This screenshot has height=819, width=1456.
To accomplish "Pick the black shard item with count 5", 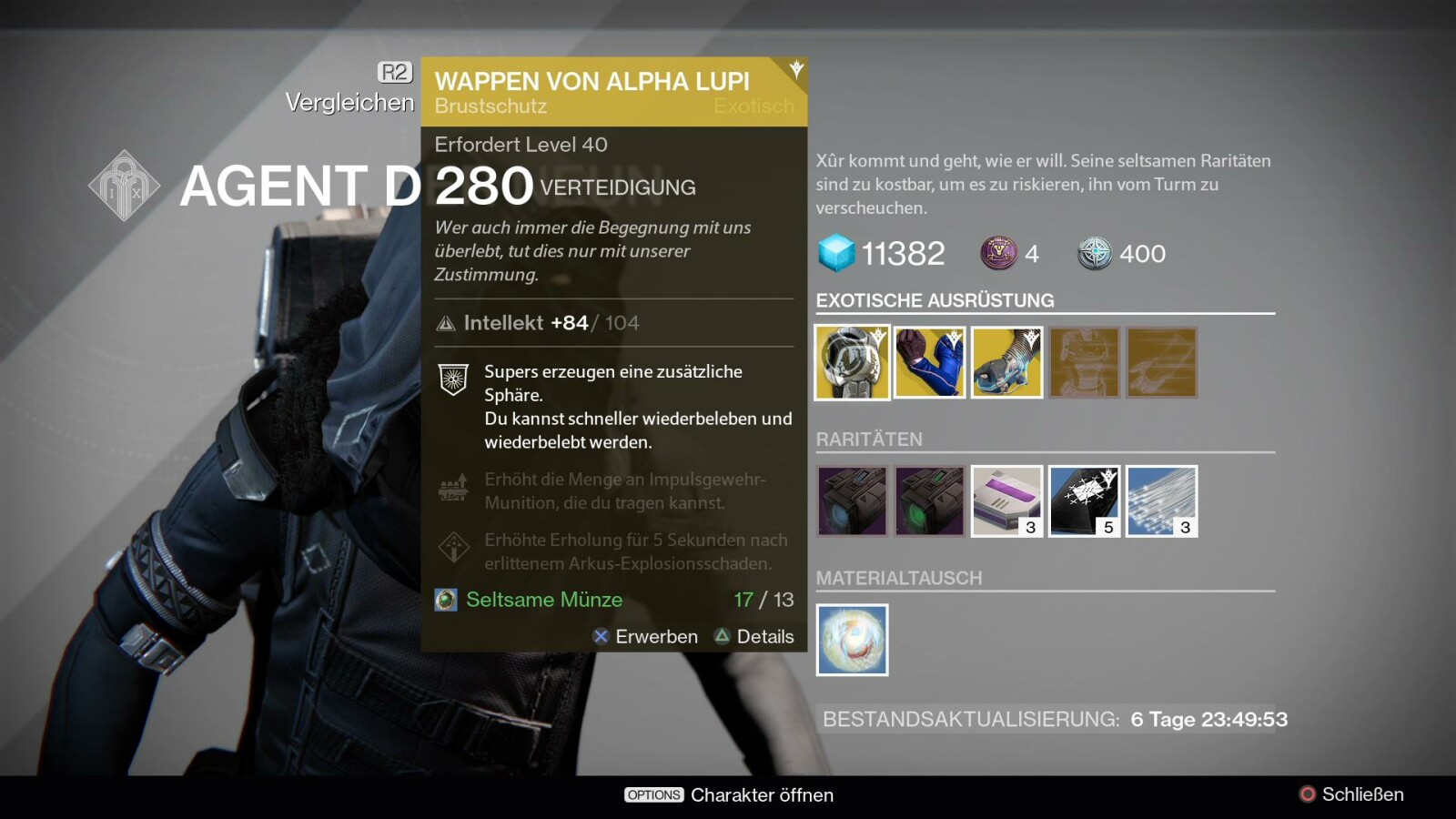I will point(1084,501).
